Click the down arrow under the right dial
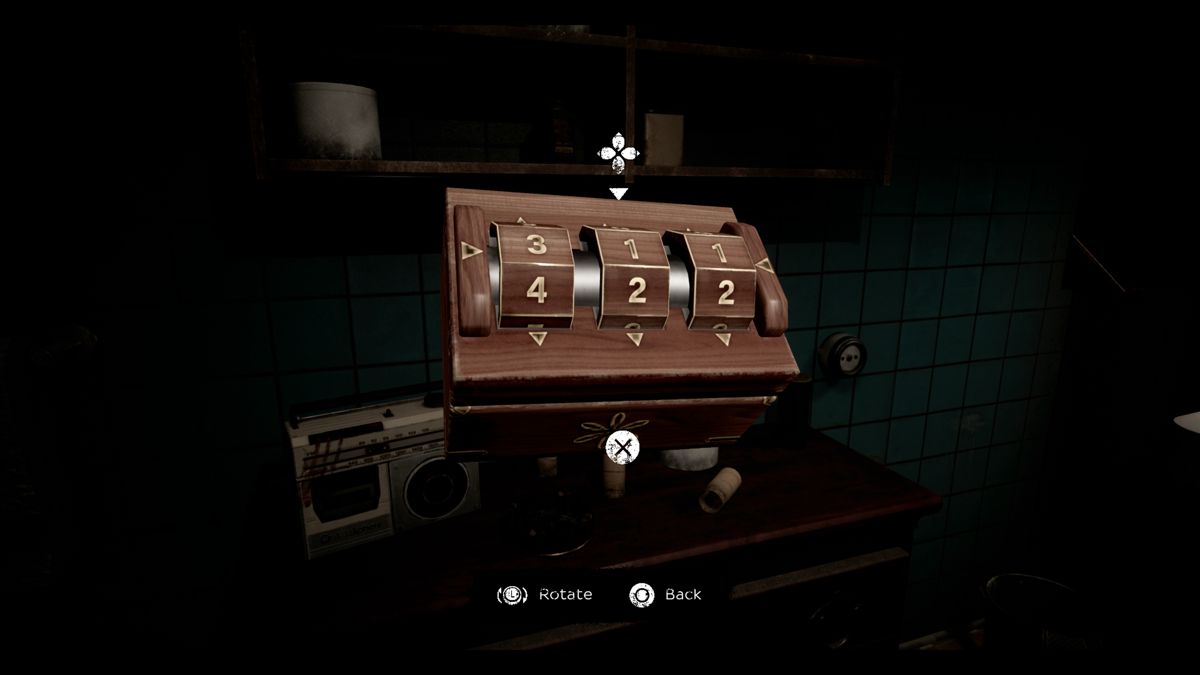 pos(724,340)
